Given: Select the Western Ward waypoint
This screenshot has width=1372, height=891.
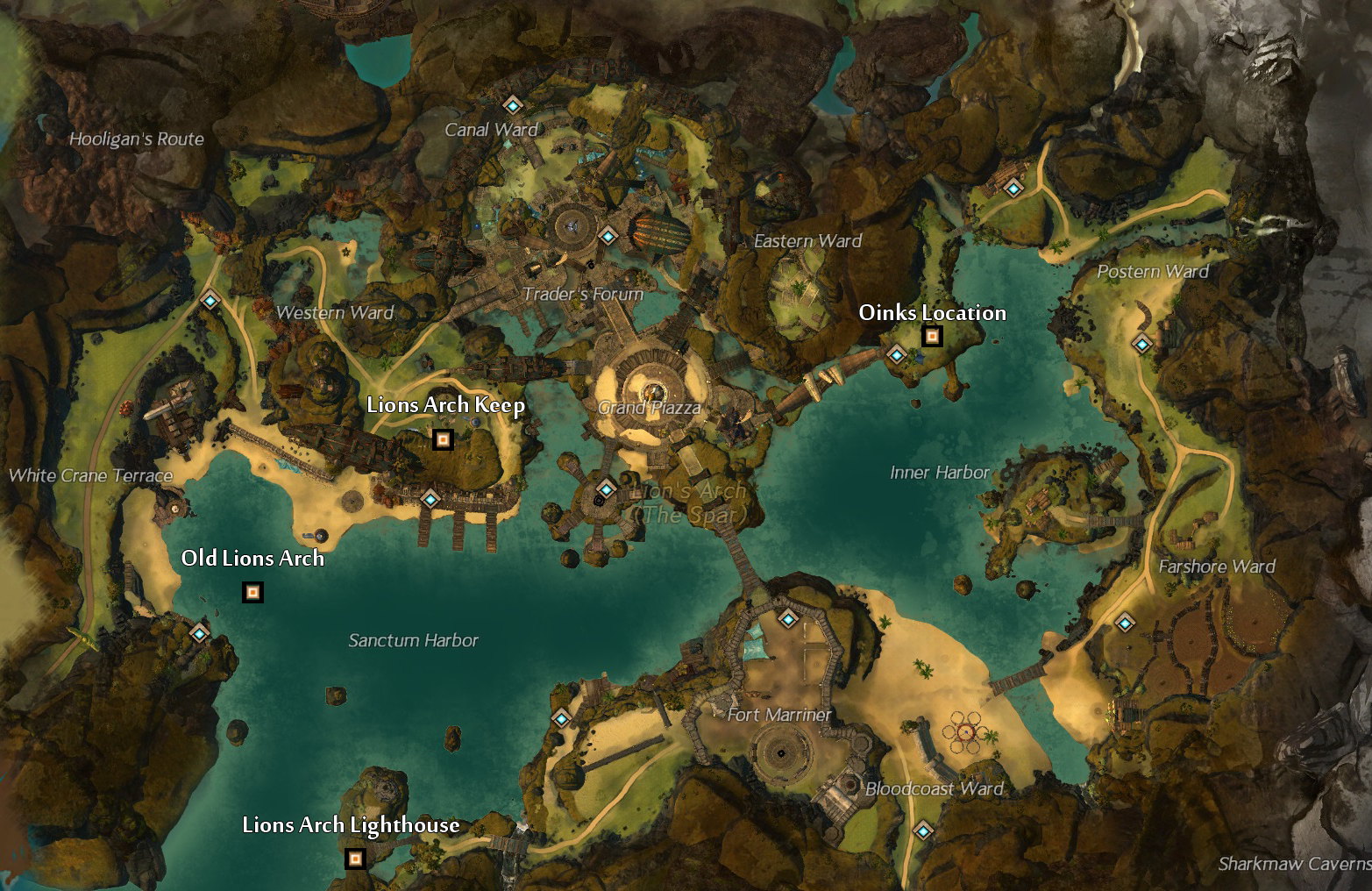Looking at the screenshot, I should (x=209, y=301).
